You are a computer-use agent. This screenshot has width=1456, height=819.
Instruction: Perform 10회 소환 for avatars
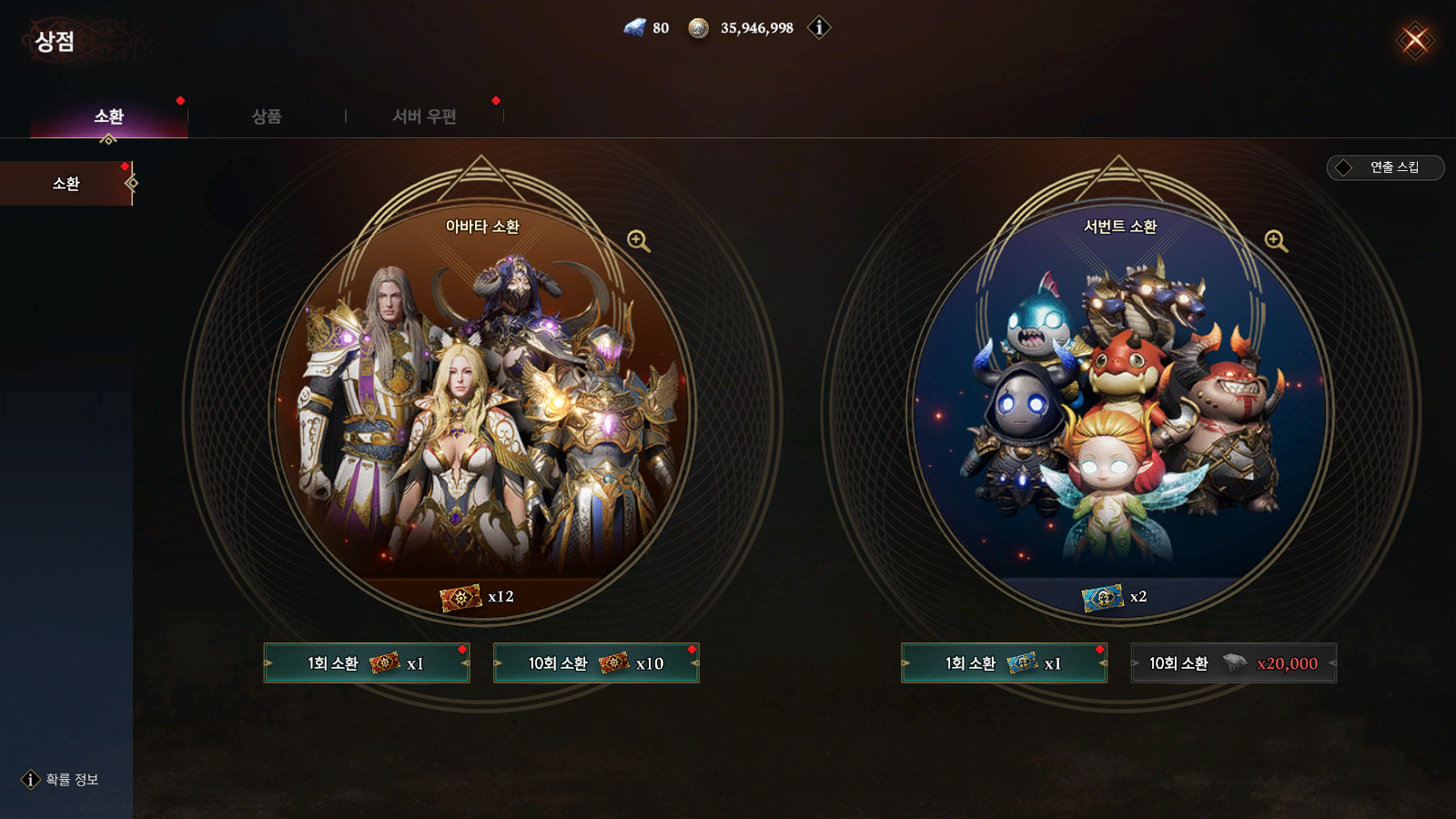(x=596, y=663)
